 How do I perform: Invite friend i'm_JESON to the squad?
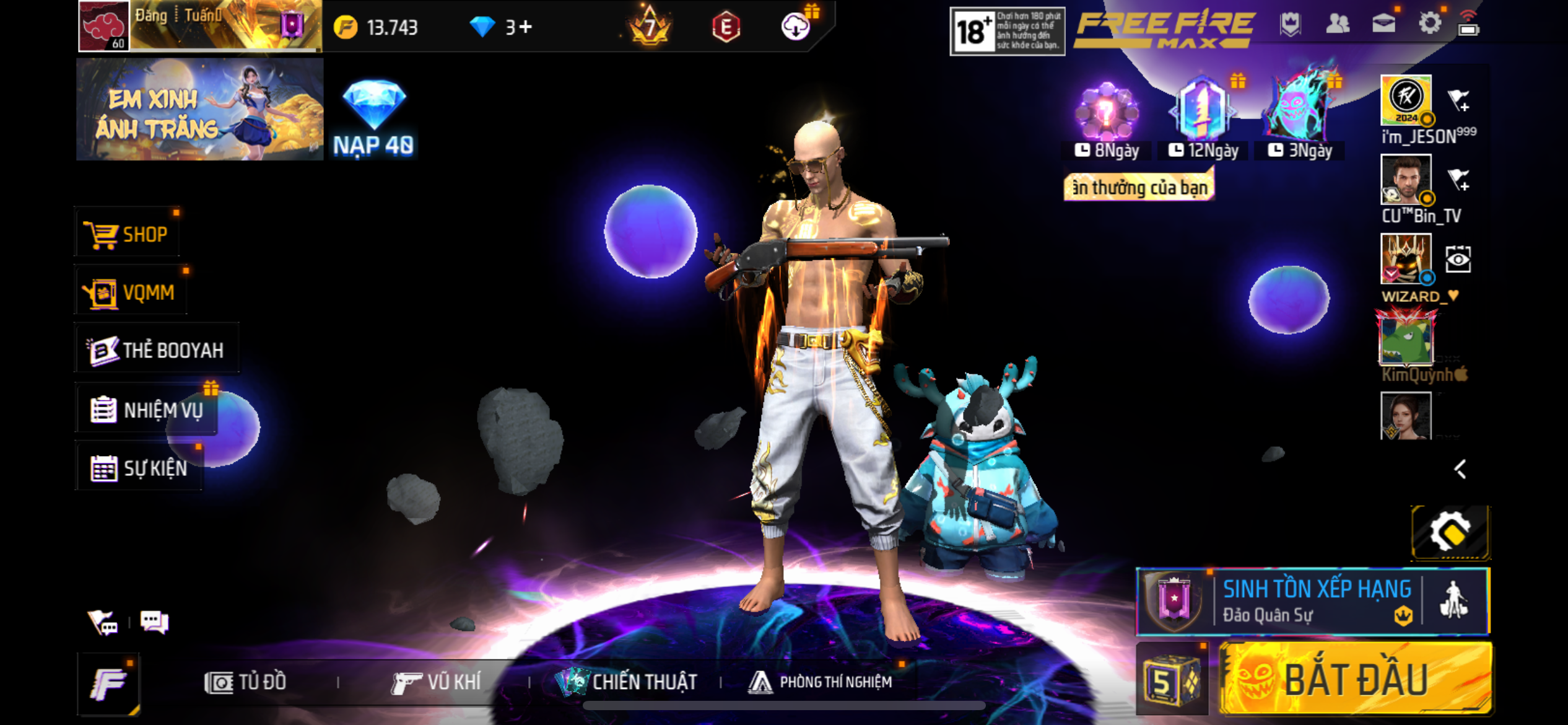1458,100
